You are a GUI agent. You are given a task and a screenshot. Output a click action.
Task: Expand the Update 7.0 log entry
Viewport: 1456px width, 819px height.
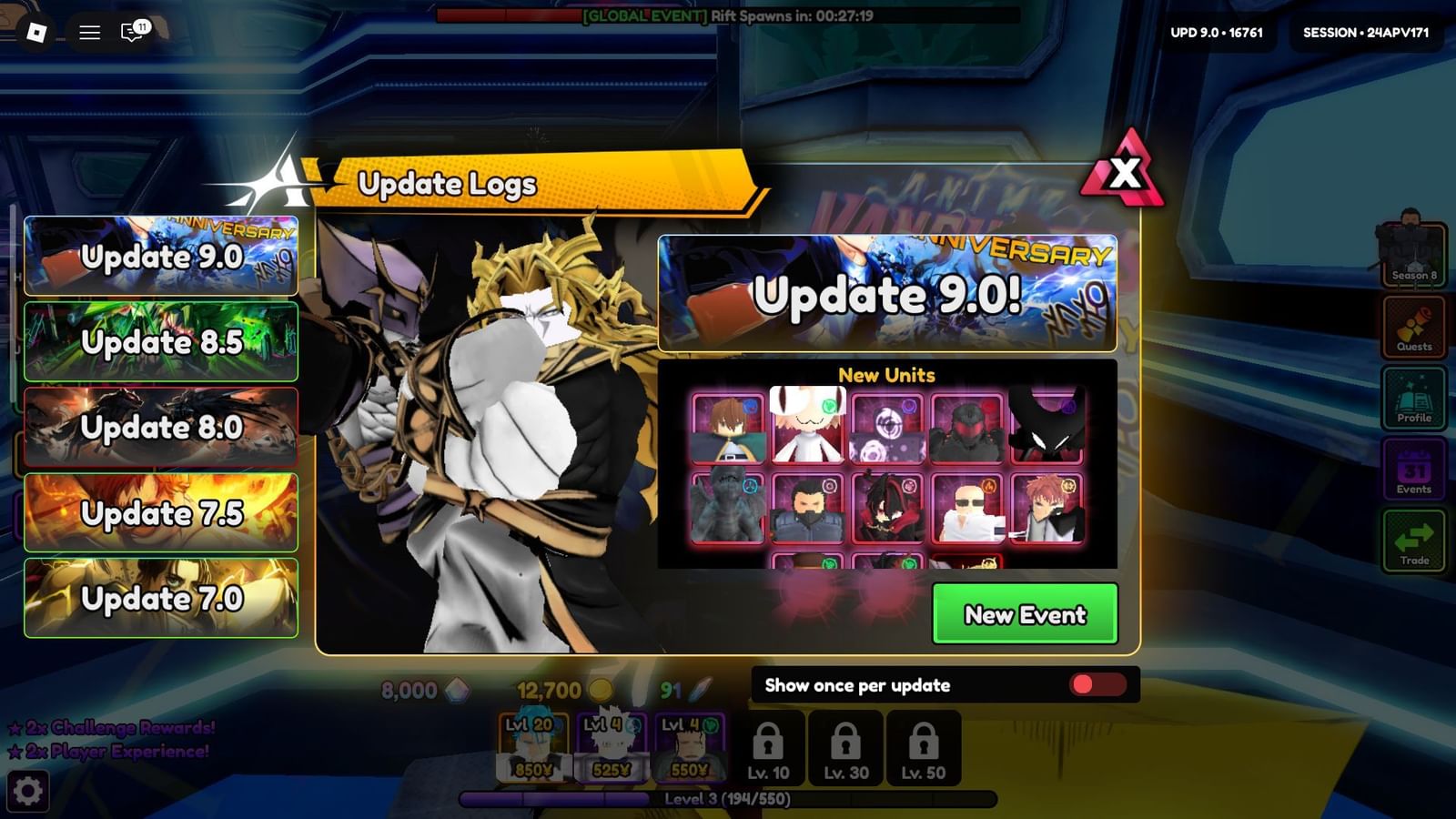[x=160, y=598]
